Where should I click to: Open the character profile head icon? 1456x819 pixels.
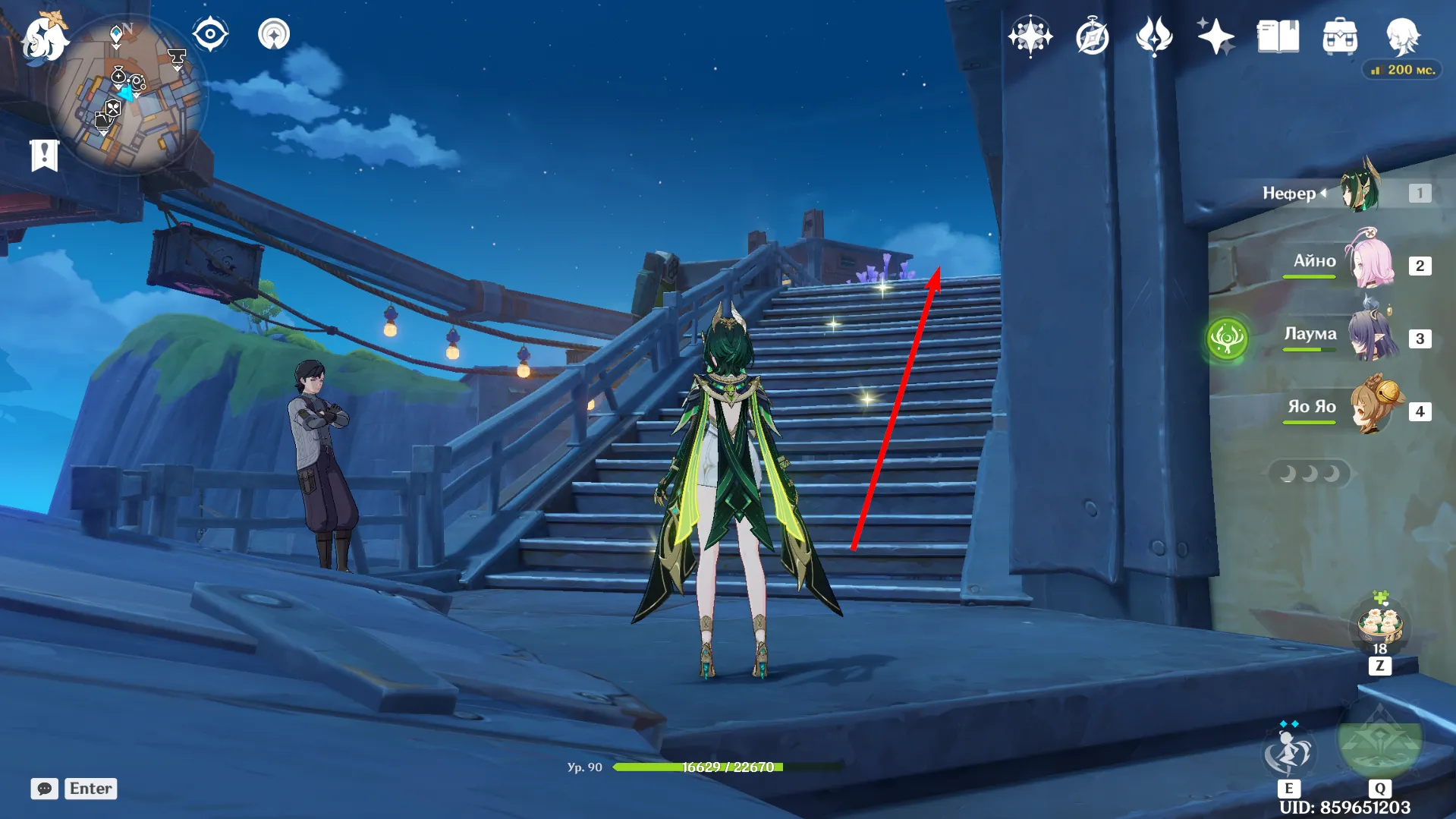1402,36
